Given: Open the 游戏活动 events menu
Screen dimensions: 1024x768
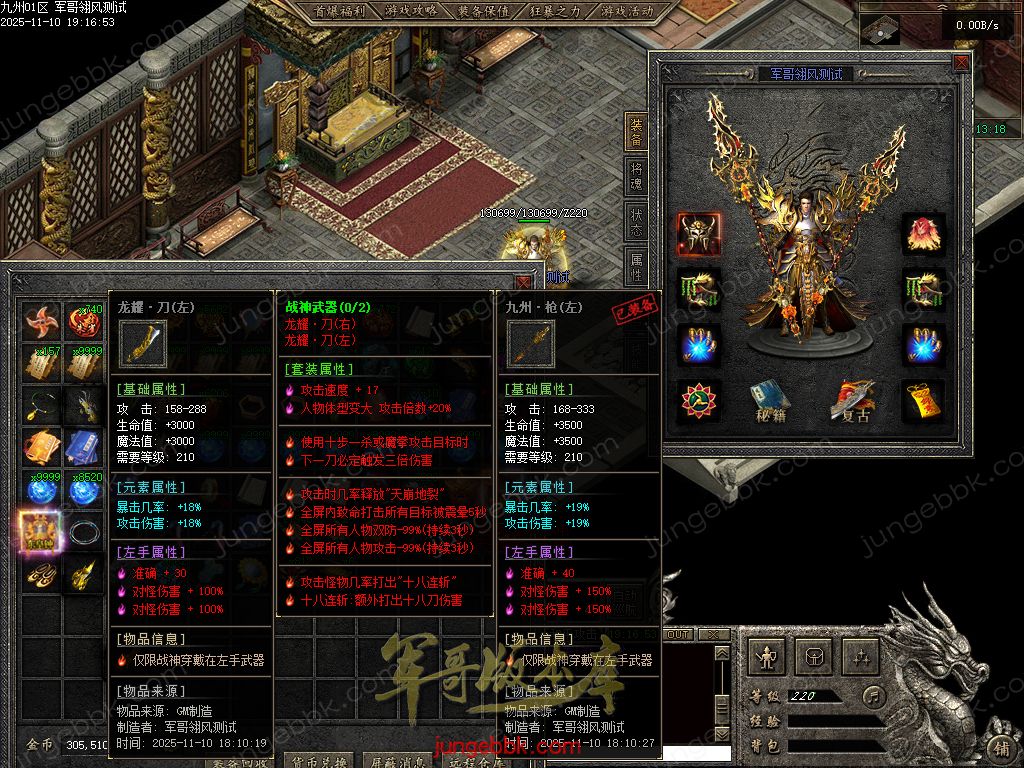Looking at the screenshot, I should [x=627, y=11].
